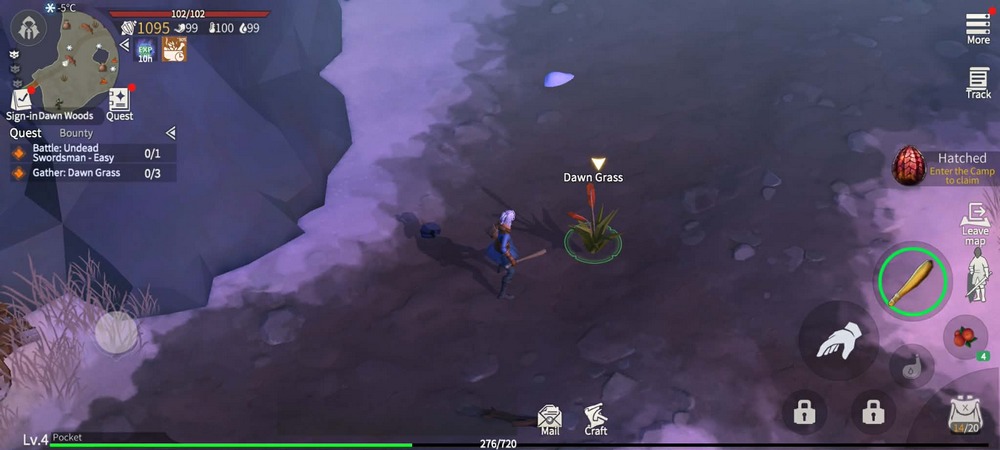This screenshot has height=450, width=1000.
Task: Open the Sign-in rewards
Action: (x=21, y=102)
